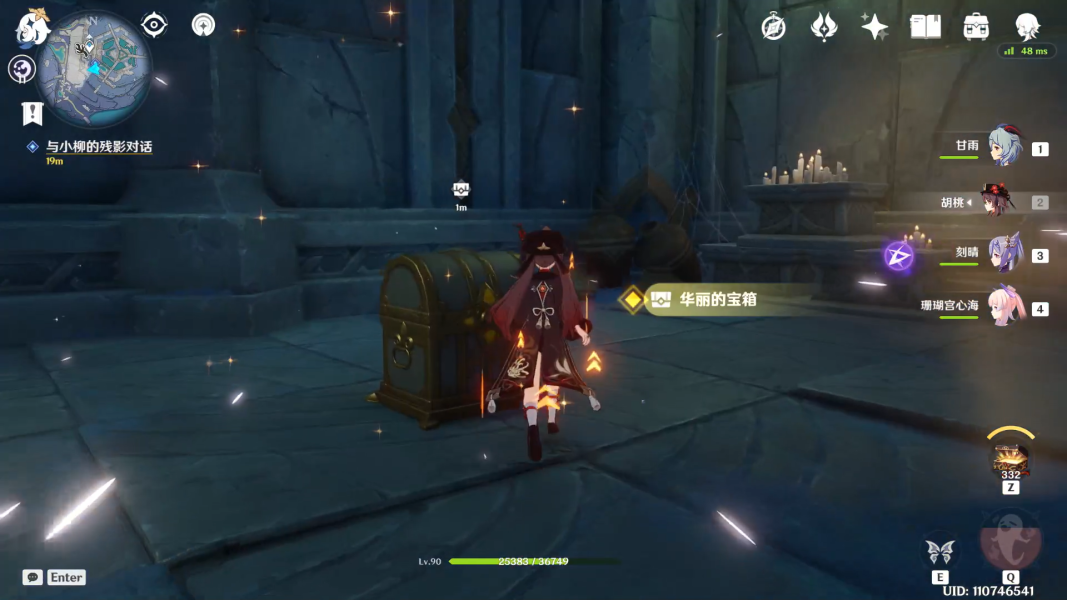The width and height of the screenshot is (1067, 600).
Task: Open the adventurer handbook book icon
Action: 925,27
